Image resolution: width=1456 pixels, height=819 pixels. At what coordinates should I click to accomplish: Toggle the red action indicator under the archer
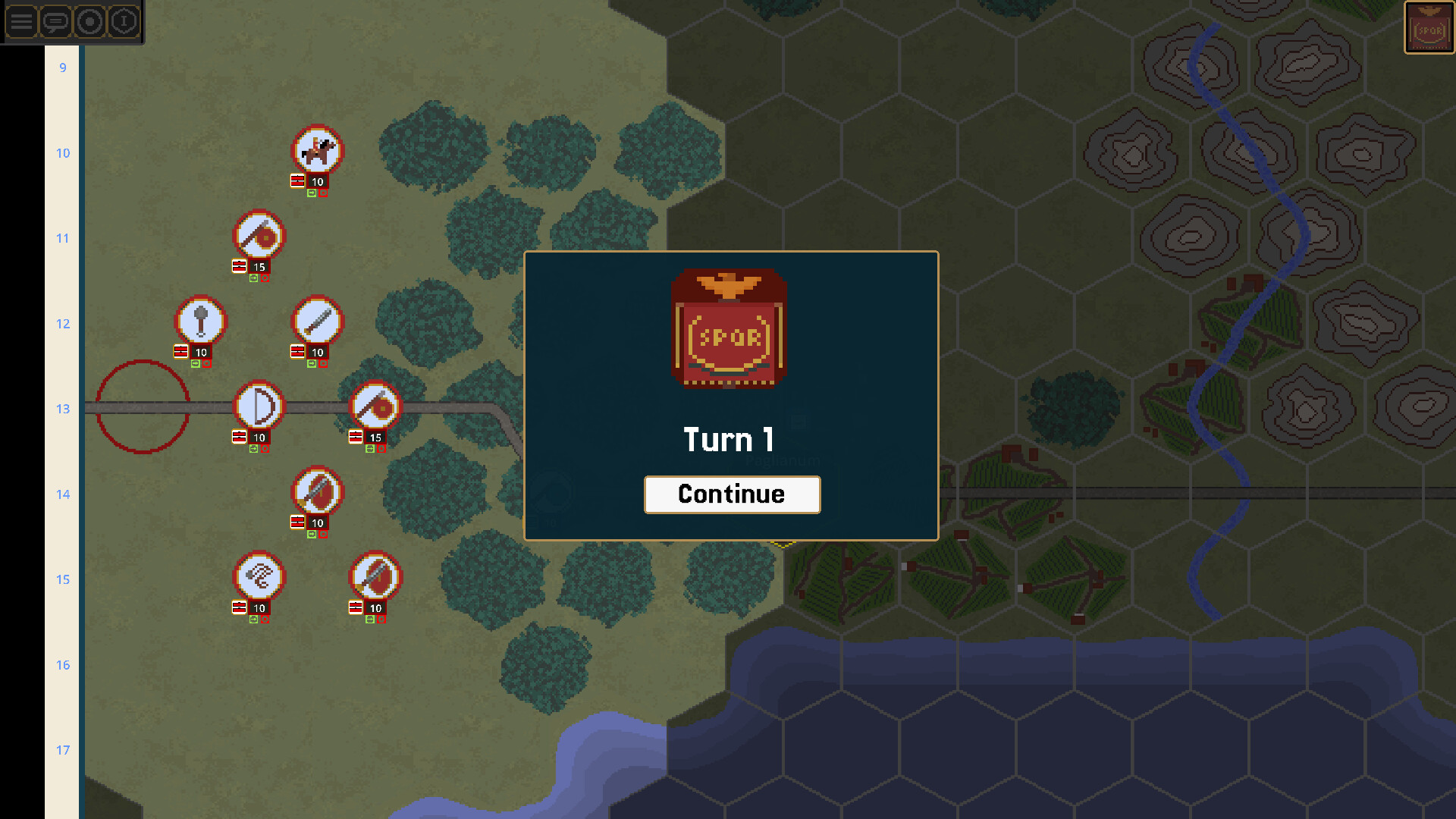click(266, 449)
